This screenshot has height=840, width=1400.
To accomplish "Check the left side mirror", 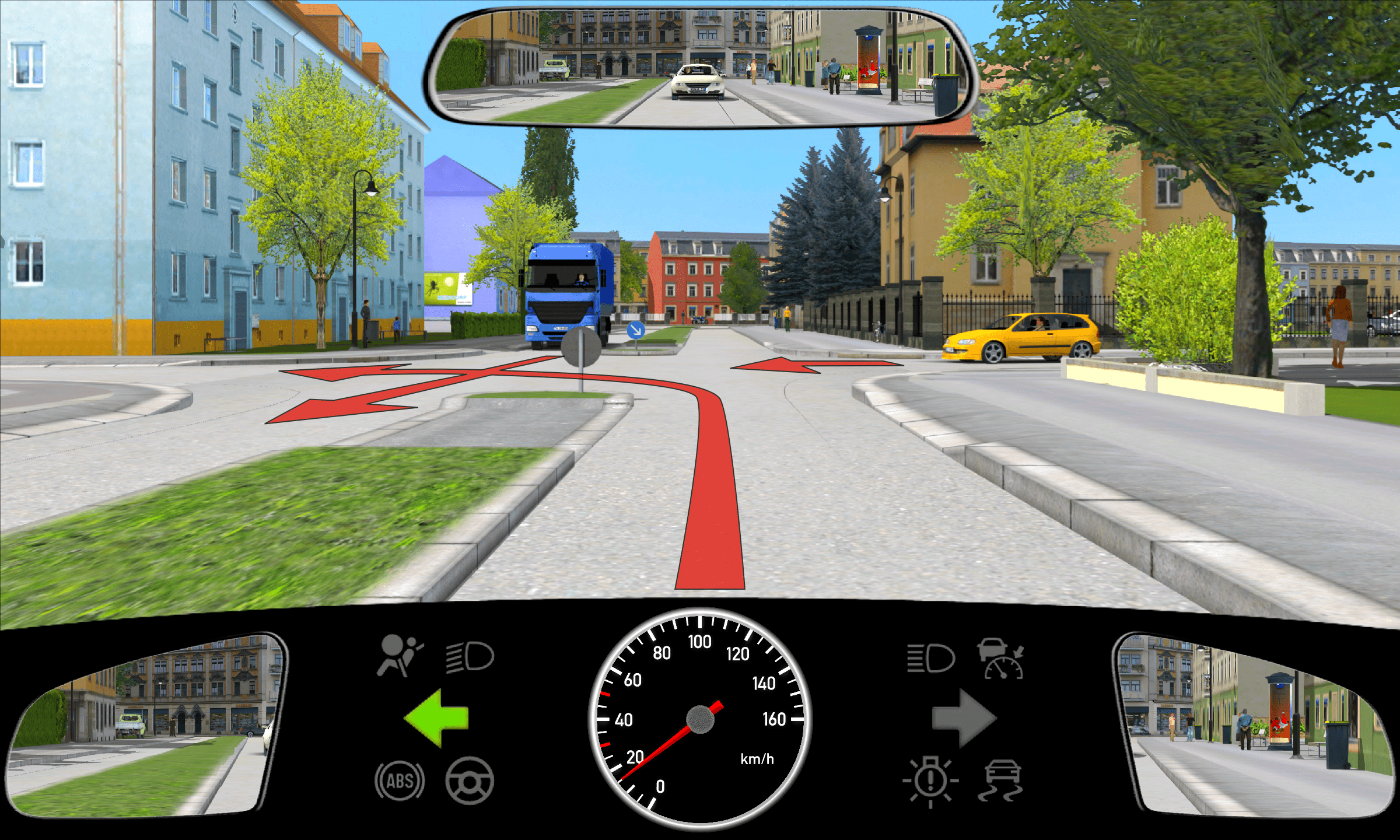I will point(146,726).
